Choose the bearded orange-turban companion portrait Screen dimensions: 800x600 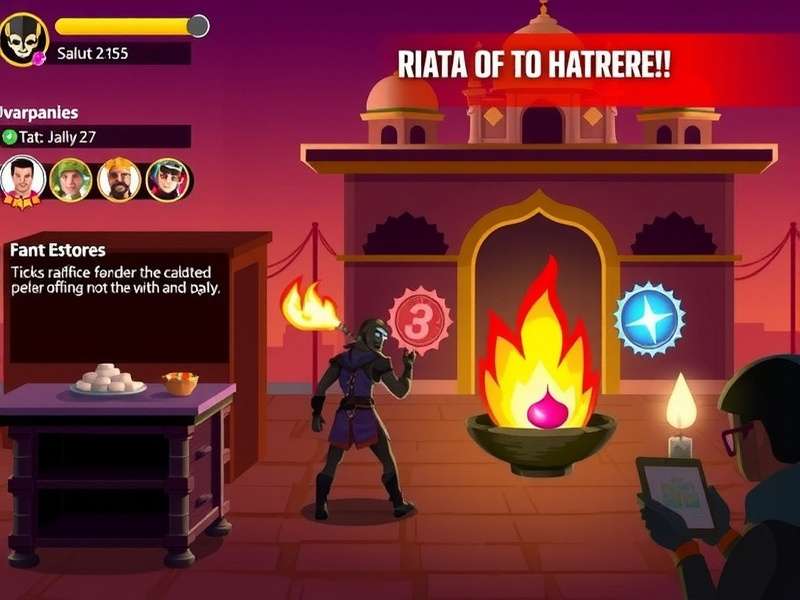119,180
